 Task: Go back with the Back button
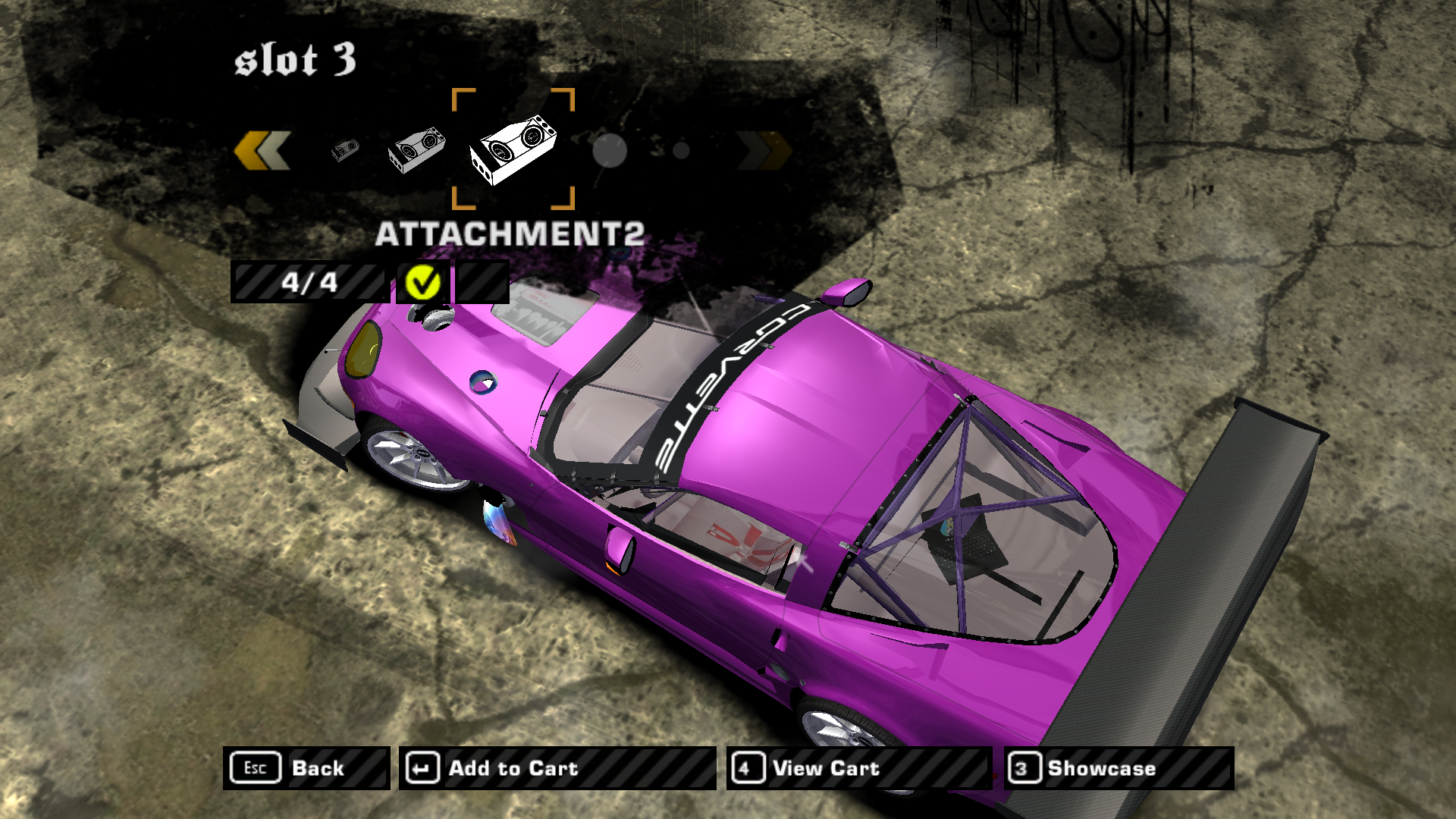tap(306, 768)
